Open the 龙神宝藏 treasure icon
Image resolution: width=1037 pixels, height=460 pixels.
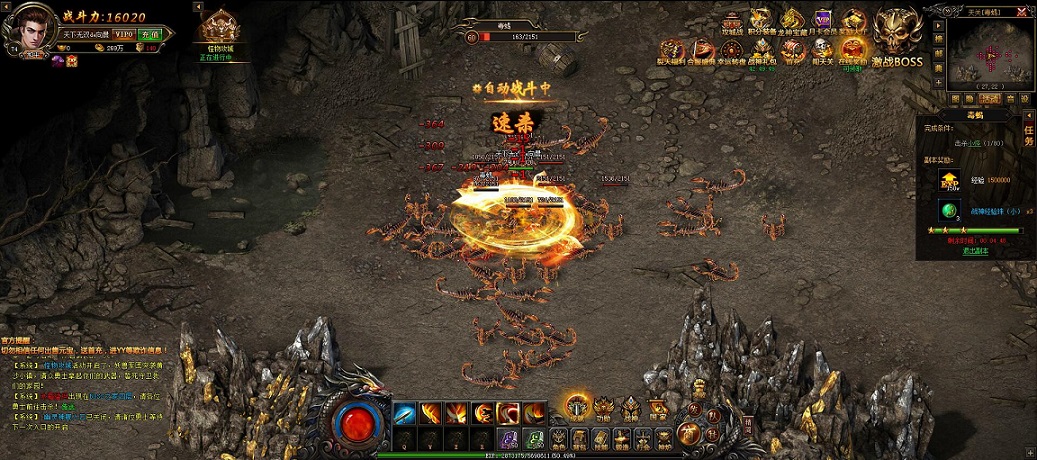click(x=793, y=22)
